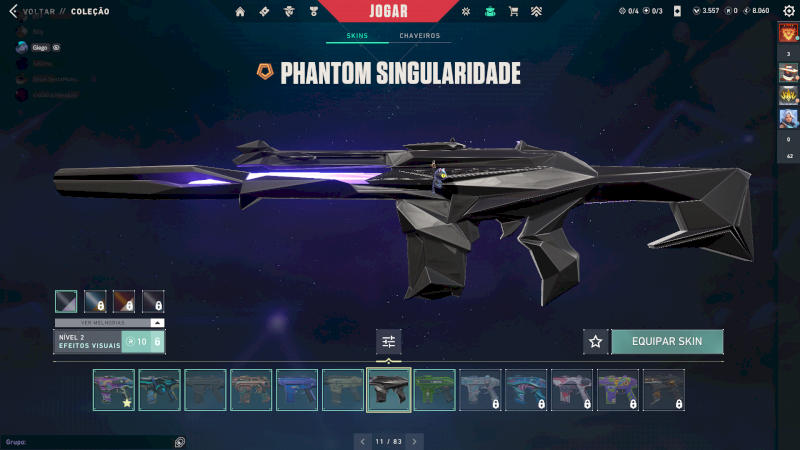The image size is (800, 450).
Task: Switch to the Chaveiros tab
Action: point(419,36)
